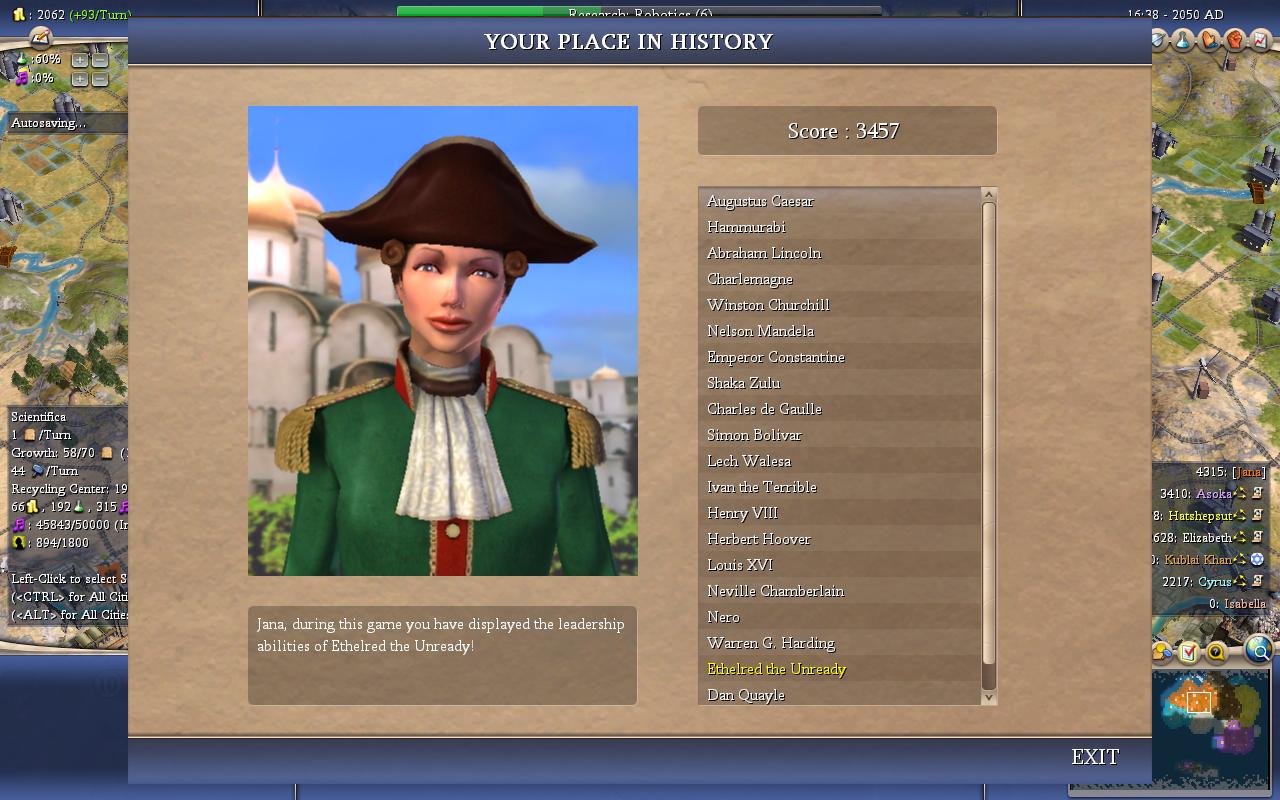
Task: Select Abraham Lincoln in the ranking list
Action: click(764, 253)
